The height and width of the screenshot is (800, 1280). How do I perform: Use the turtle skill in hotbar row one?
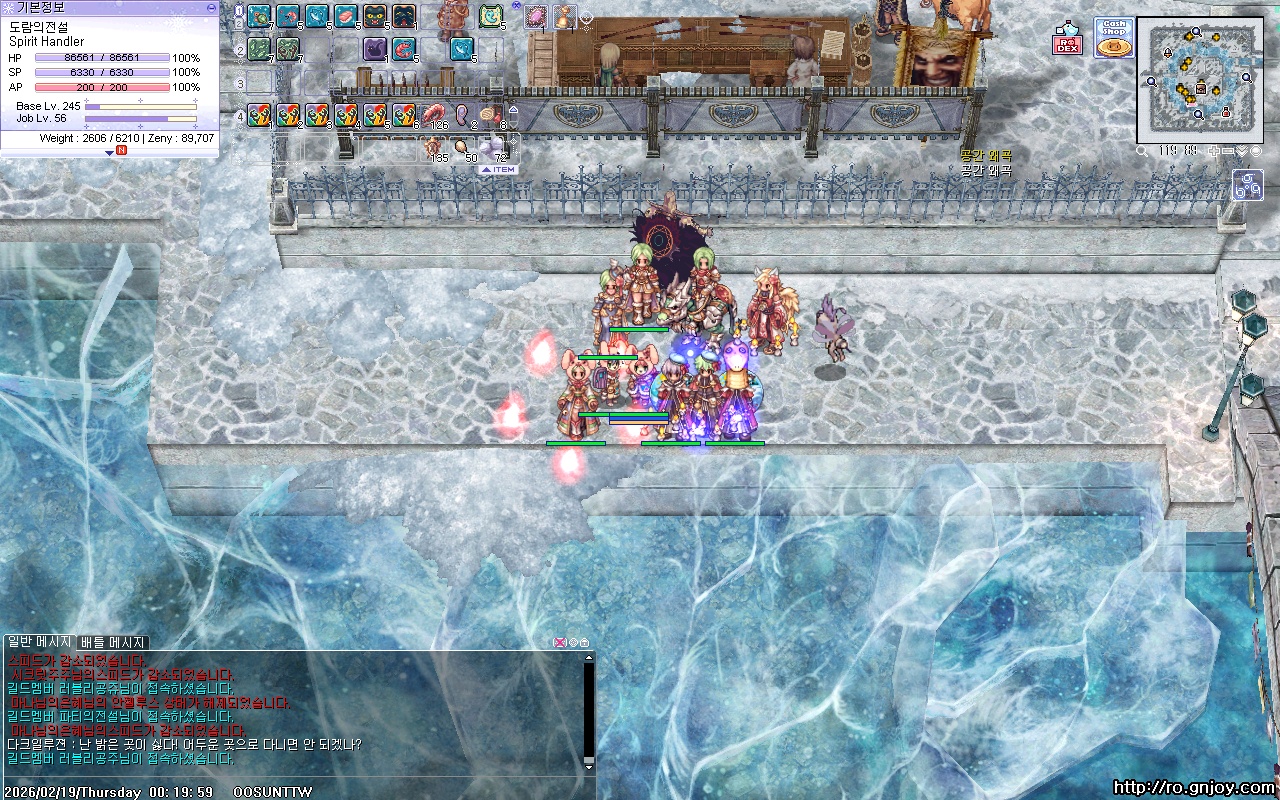(259, 16)
